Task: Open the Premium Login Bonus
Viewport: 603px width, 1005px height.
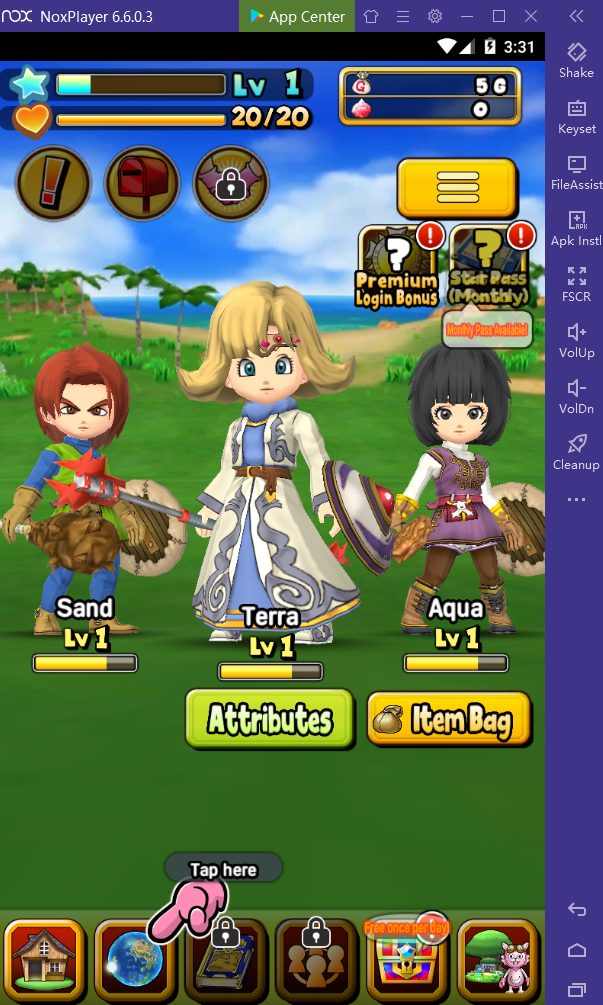Action: click(x=396, y=265)
